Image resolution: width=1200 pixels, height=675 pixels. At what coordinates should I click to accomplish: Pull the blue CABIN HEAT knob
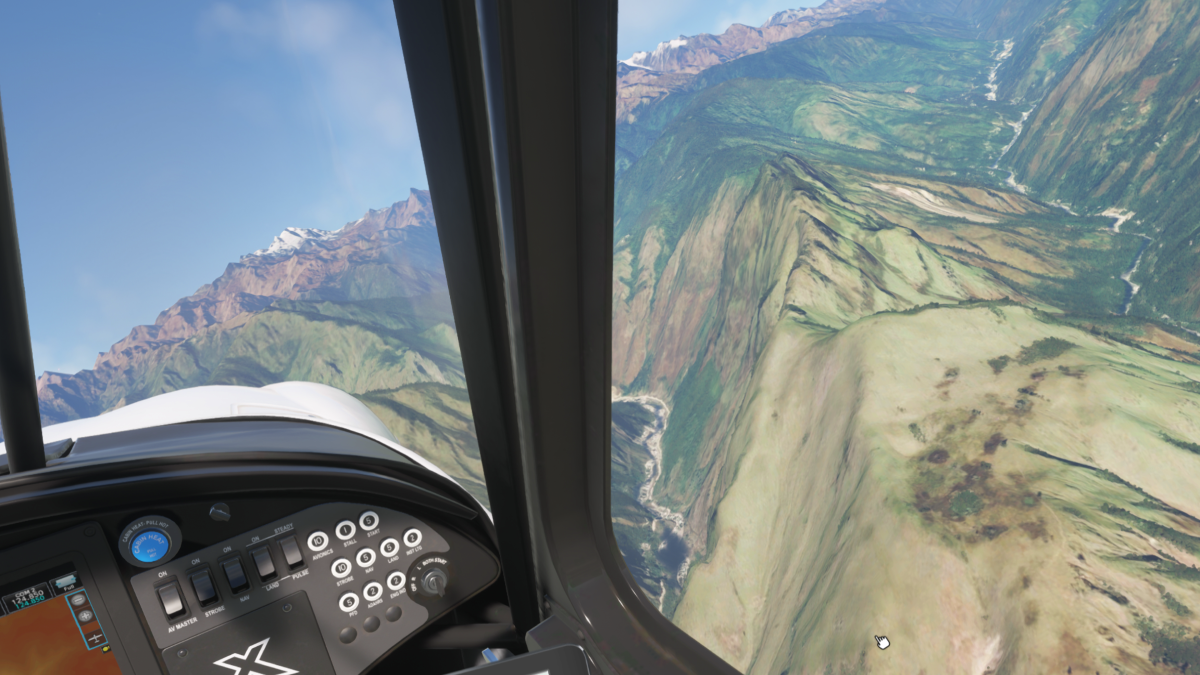click(x=150, y=545)
